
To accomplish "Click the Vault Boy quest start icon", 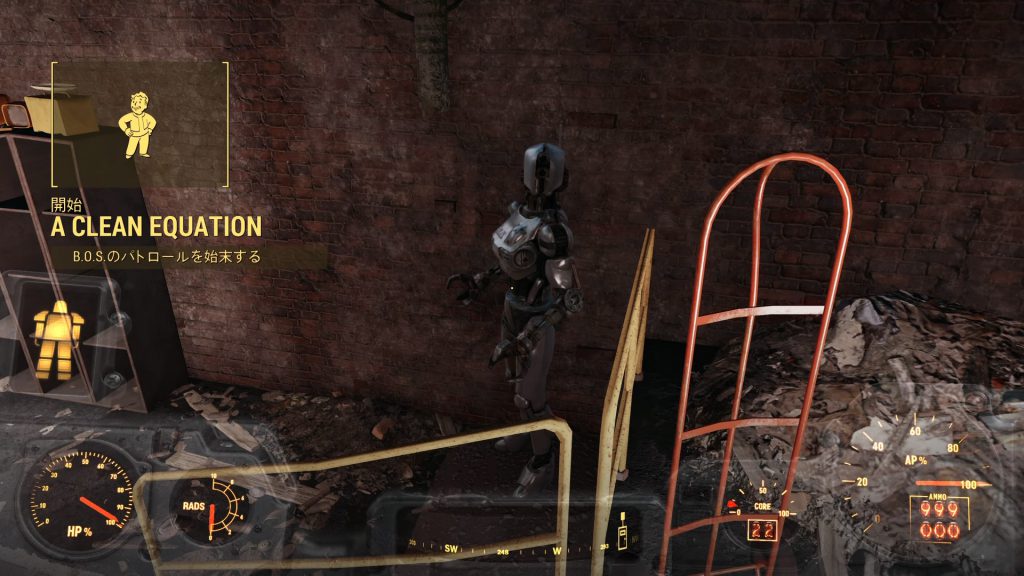I will 137,125.
